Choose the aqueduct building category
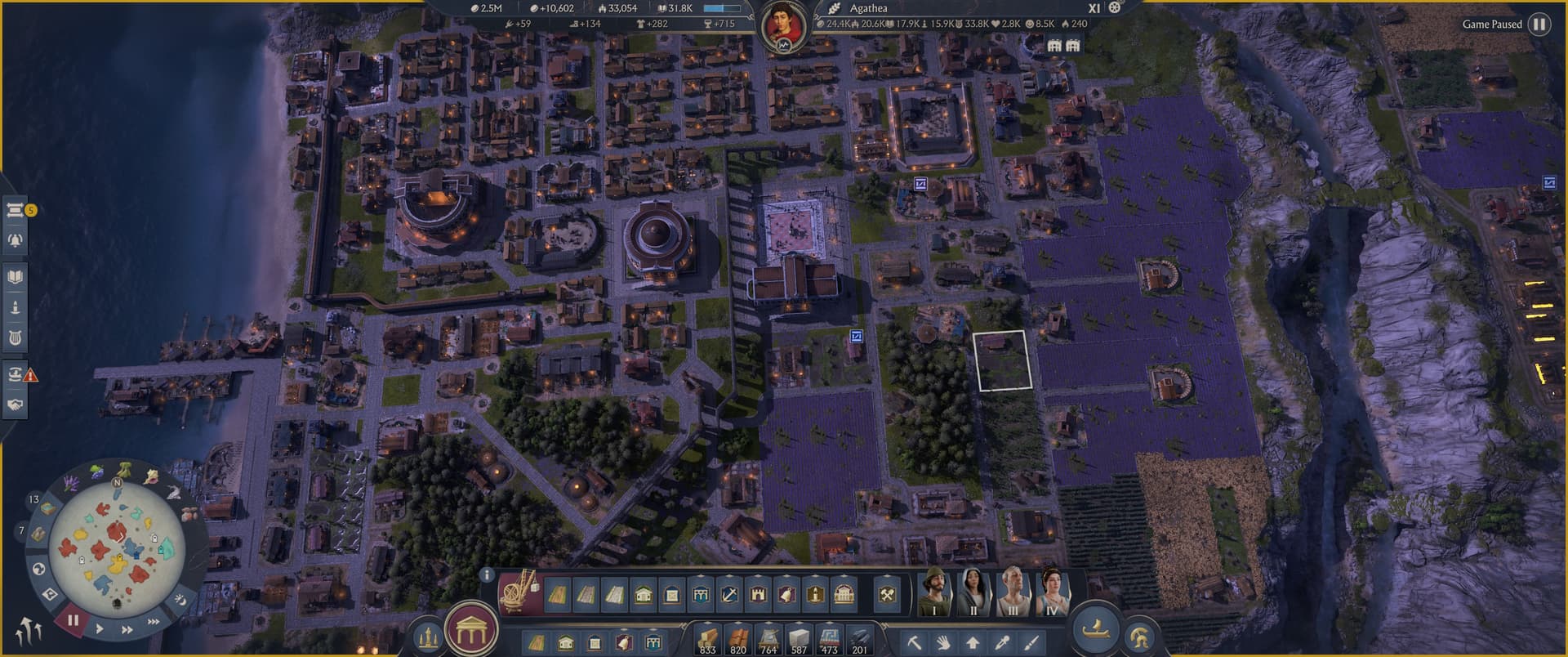 pos(701,594)
